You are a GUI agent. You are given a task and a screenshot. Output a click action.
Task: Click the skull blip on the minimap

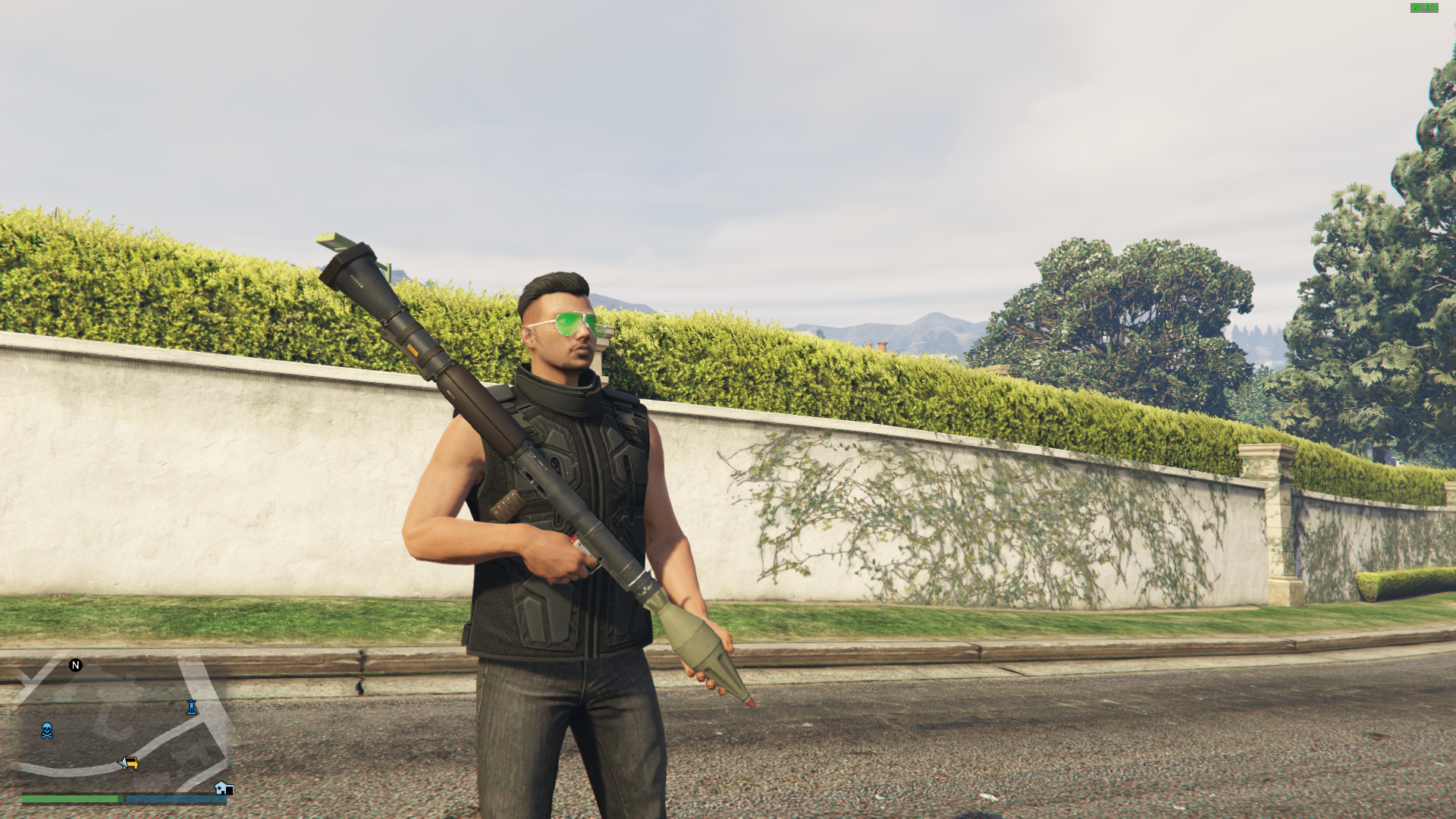tap(47, 730)
